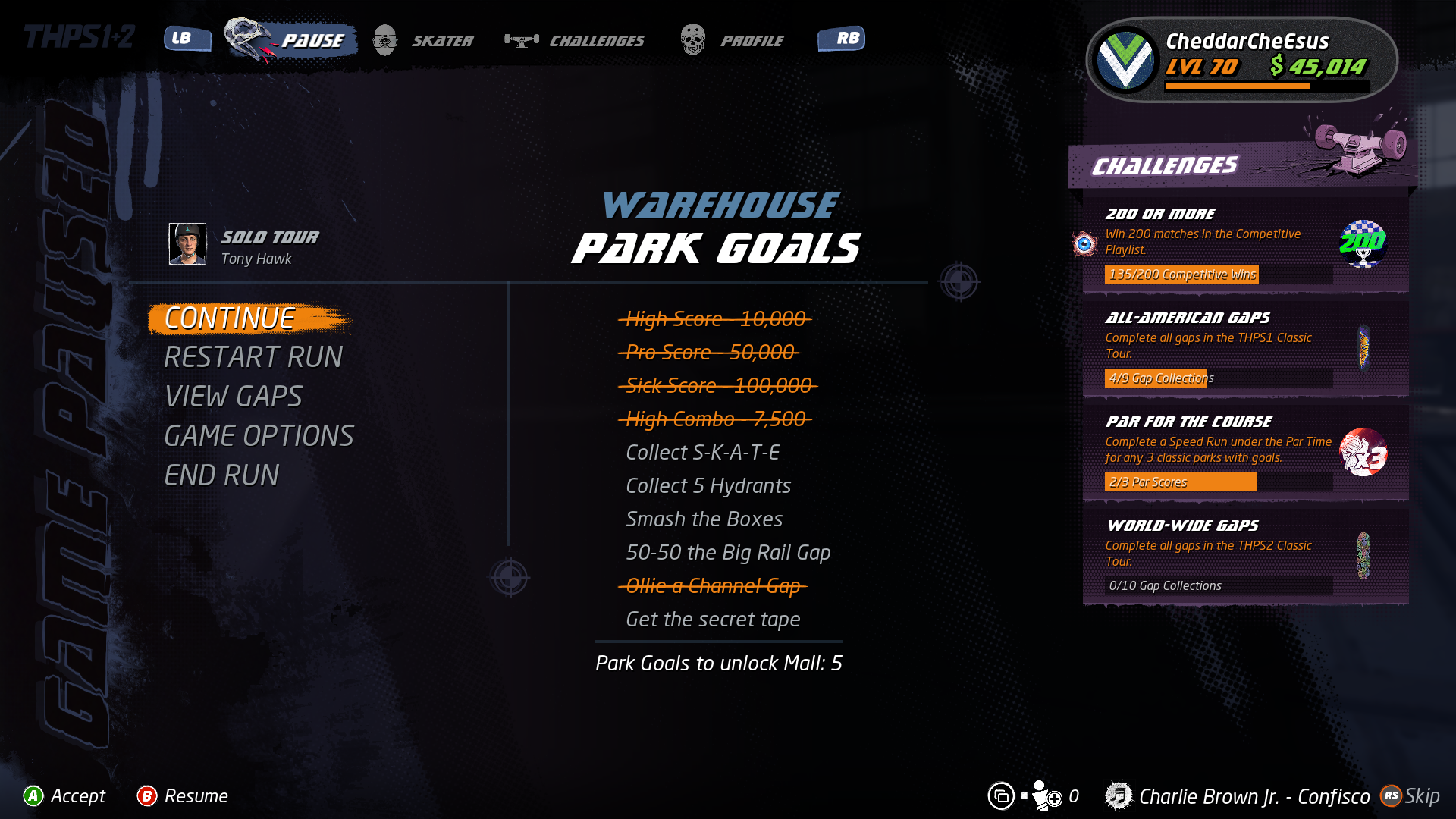View the All-American Gaps challenge
Screen dimensions: 1456x819
[x=1245, y=348]
